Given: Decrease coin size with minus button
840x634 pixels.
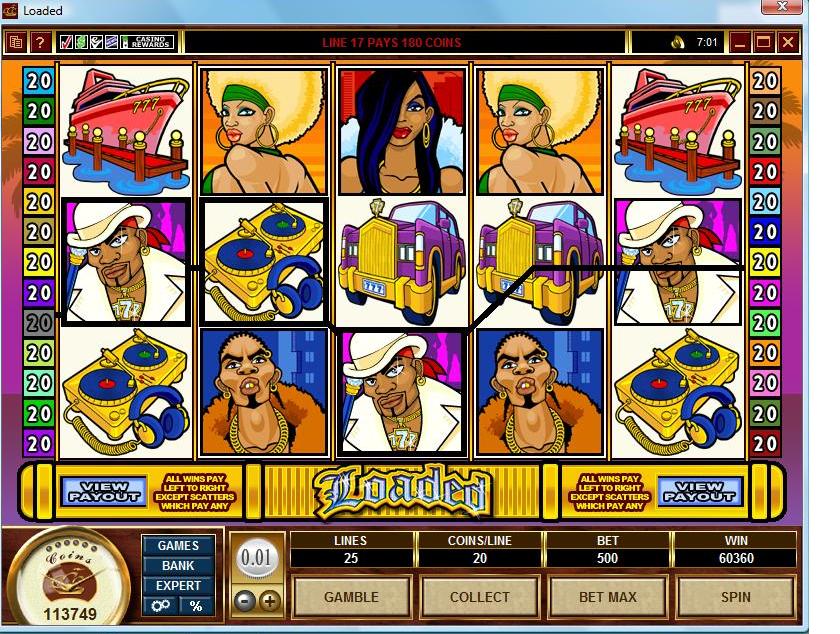Looking at the screenshot, I should [245, 602].
